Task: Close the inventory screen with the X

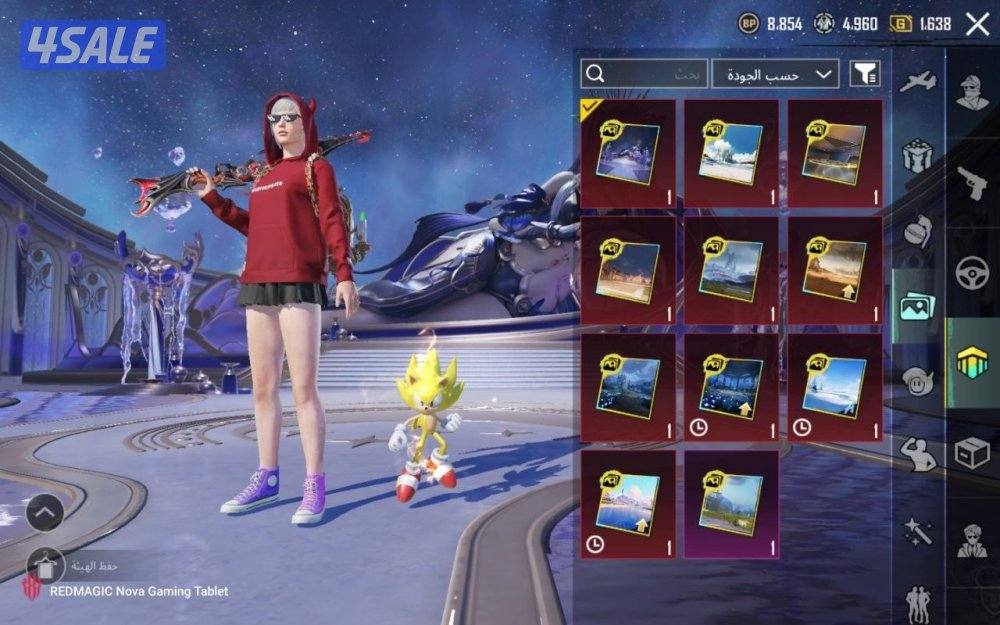Action: coord(977,24)
